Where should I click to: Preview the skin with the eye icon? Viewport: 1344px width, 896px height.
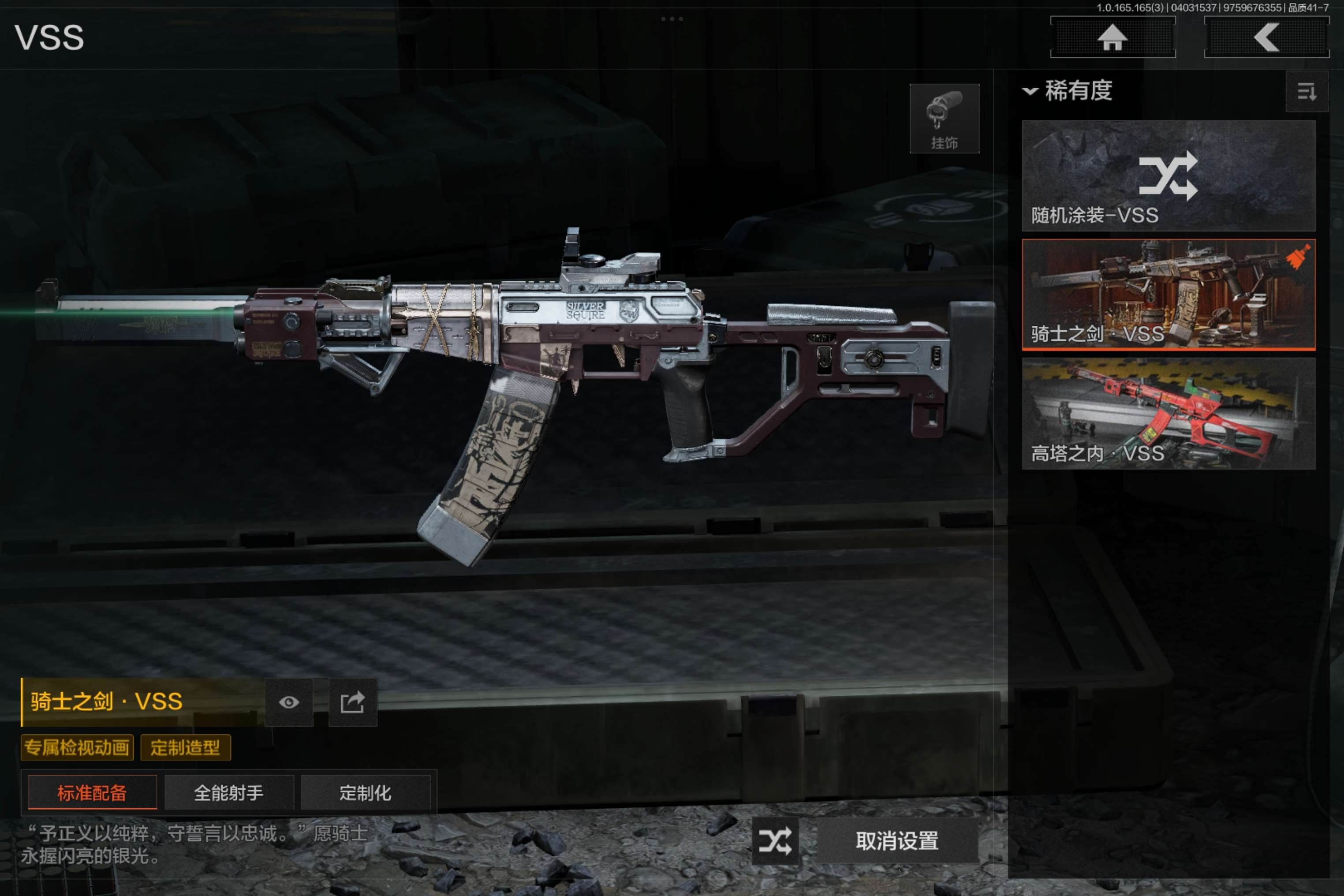(288, 702)
